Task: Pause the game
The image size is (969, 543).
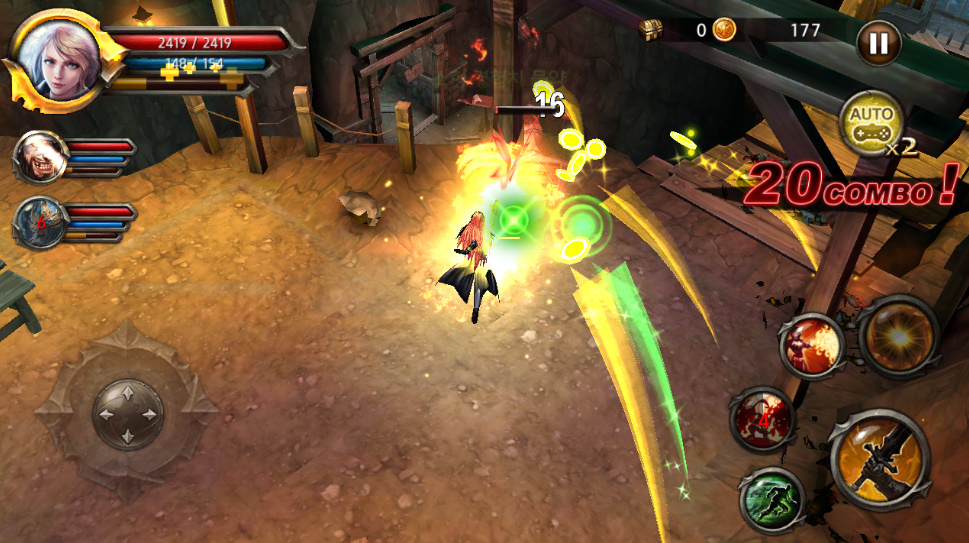Action: click(878, 43)
